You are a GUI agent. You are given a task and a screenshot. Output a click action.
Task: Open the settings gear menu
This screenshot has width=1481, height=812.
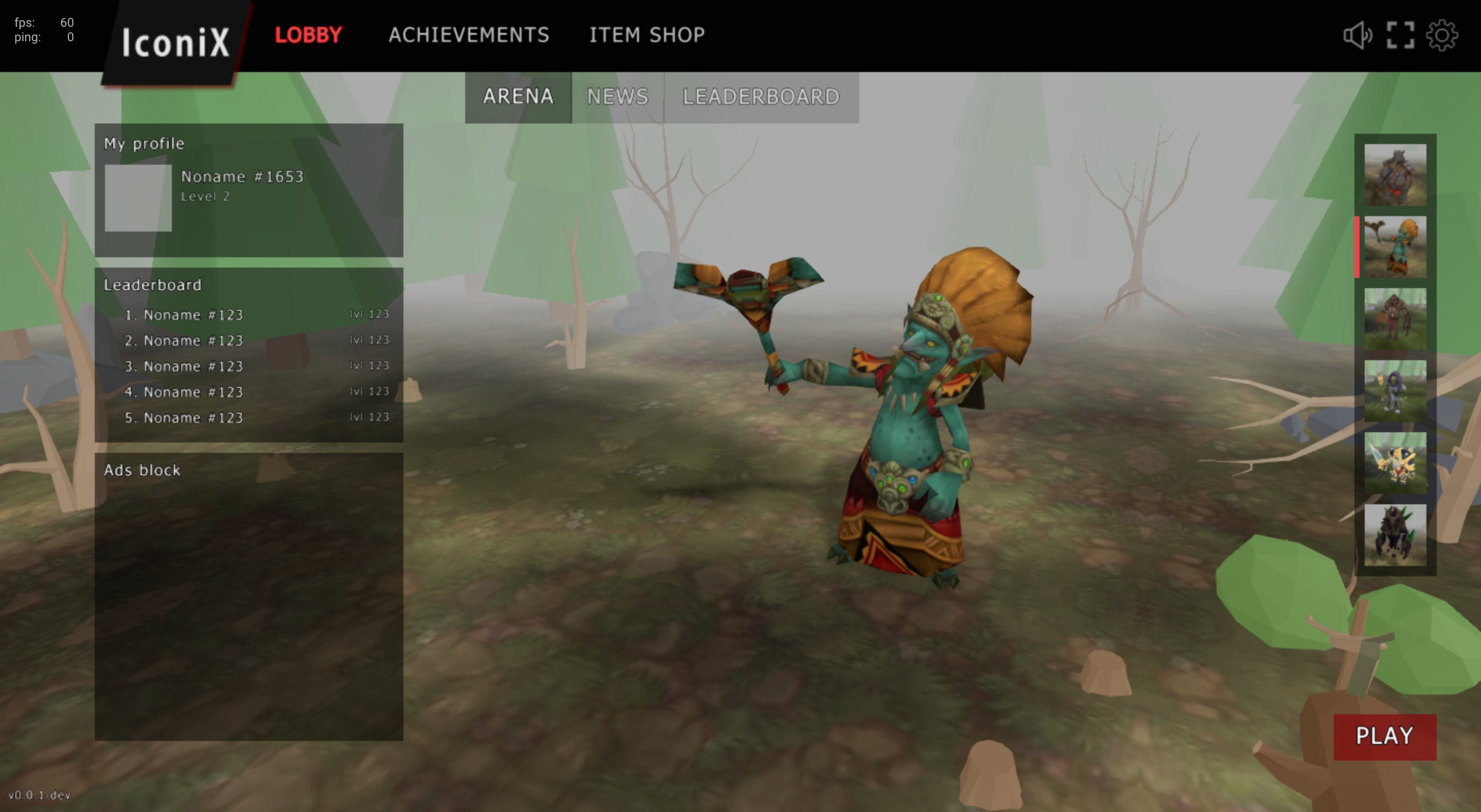tap(1444, 35)
